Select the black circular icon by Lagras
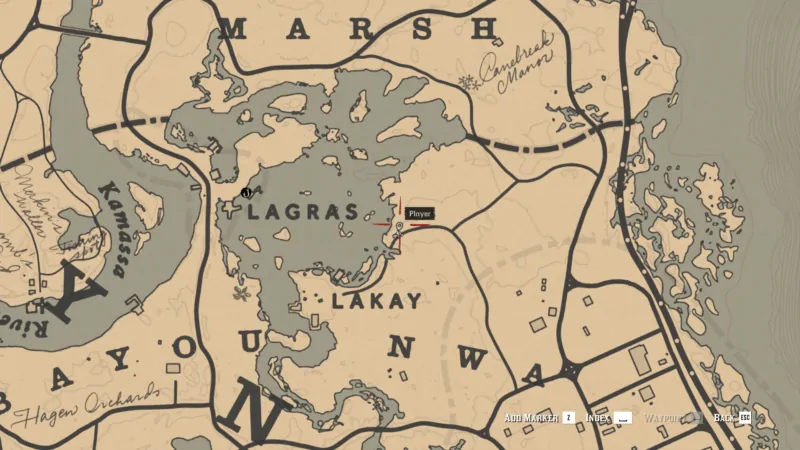Screen dimensions: 800x450 click(245, 191)
